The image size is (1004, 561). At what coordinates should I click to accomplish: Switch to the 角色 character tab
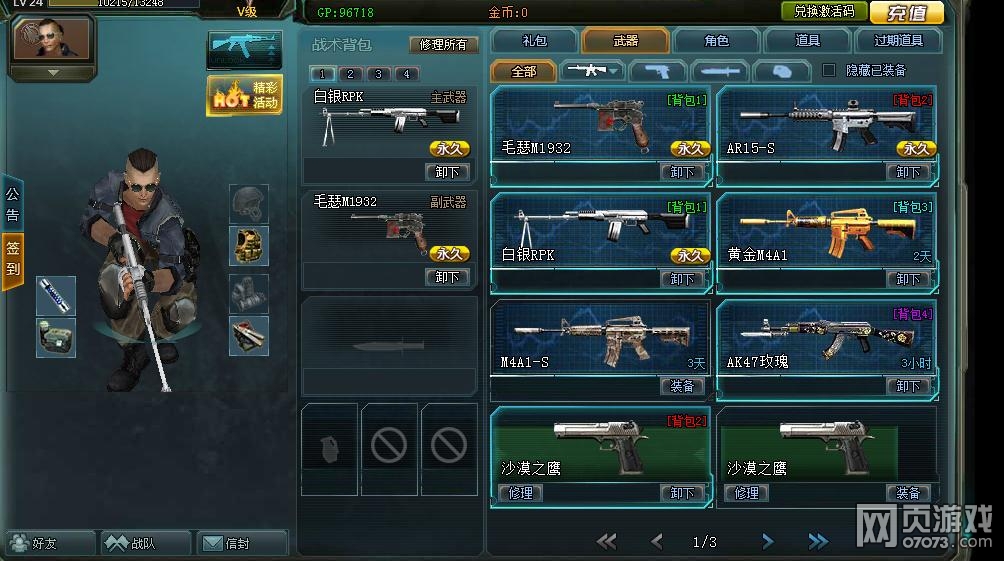(x=716, y=41)
